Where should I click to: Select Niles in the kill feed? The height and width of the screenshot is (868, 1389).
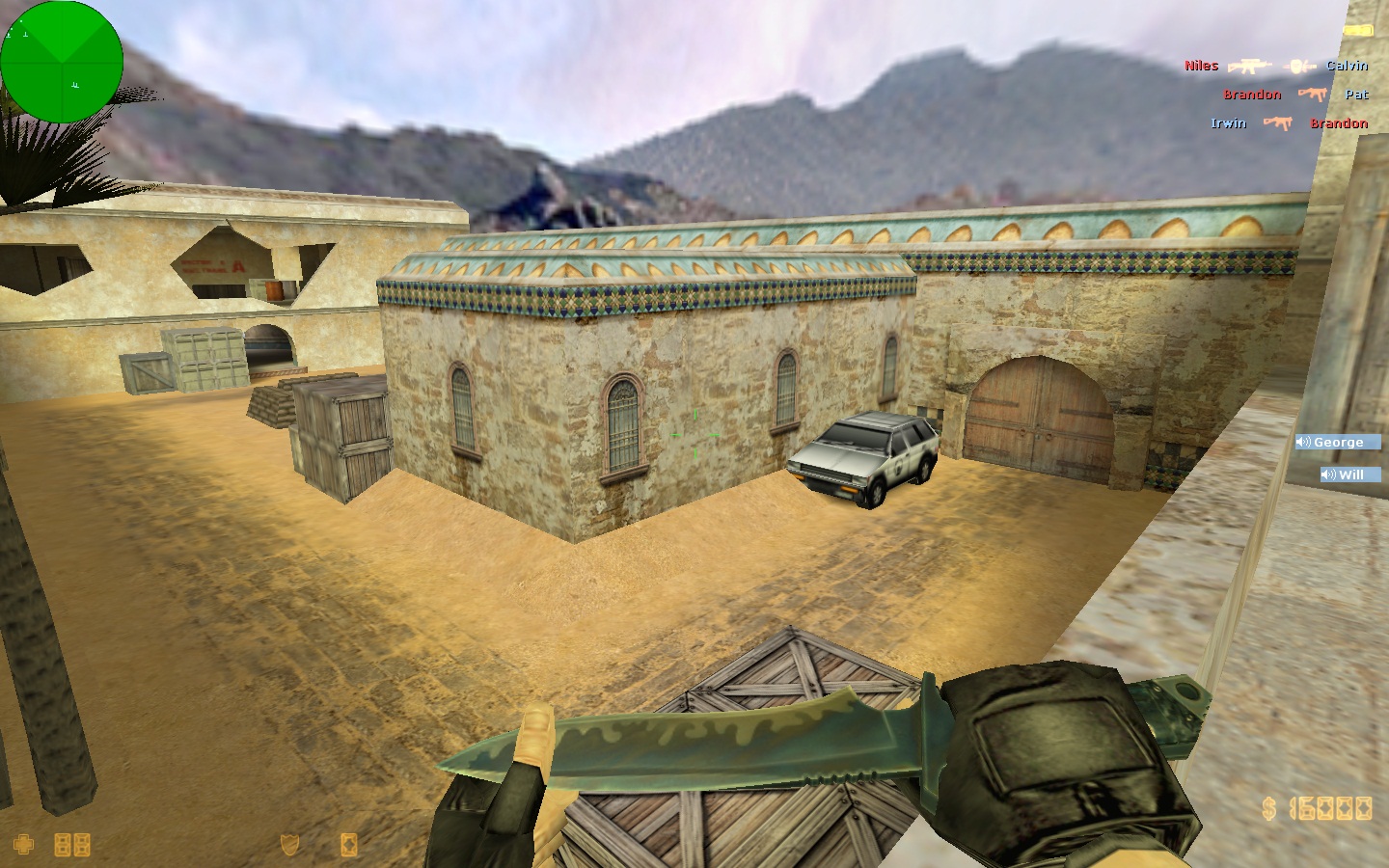[1200, 66]
